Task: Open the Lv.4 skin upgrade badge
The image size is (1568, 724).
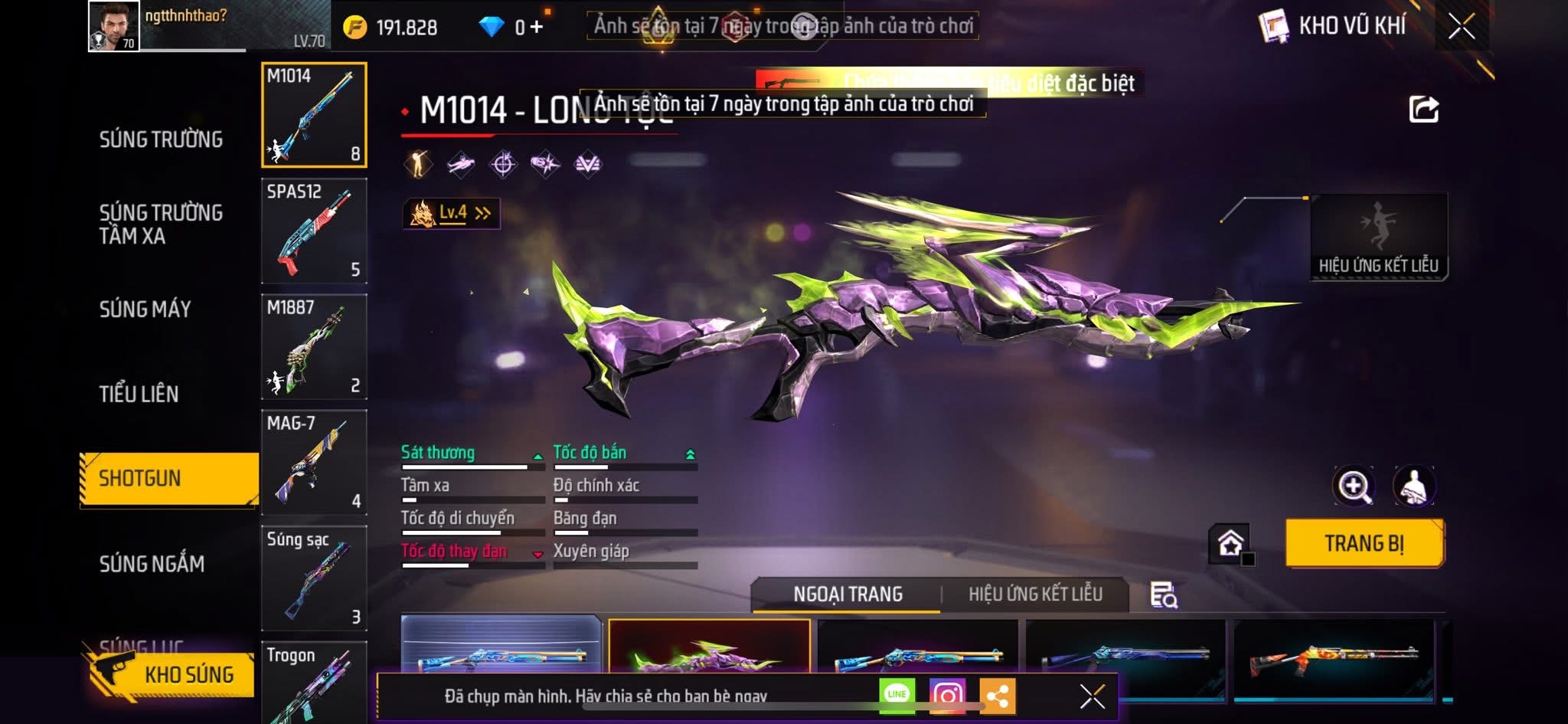Action: pyautogui.click(x=452, y=213)
